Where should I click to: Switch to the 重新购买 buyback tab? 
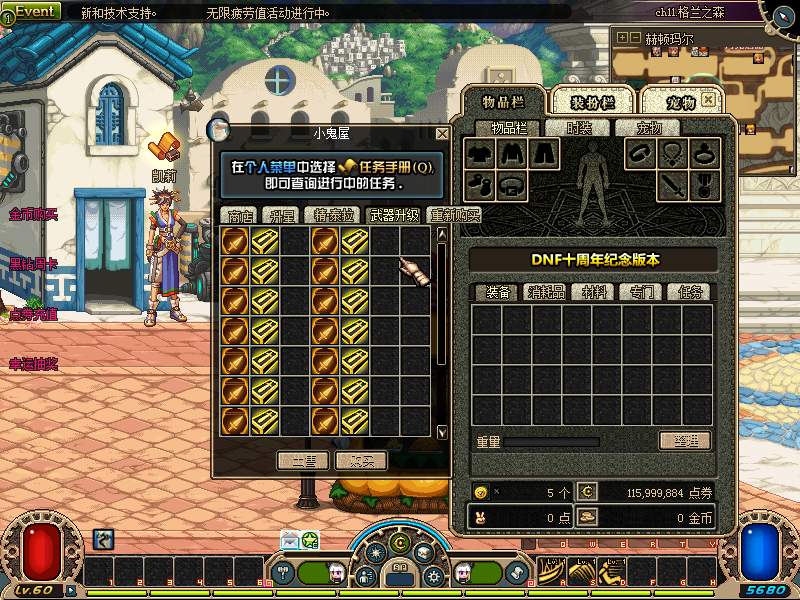tap(453, 215)
